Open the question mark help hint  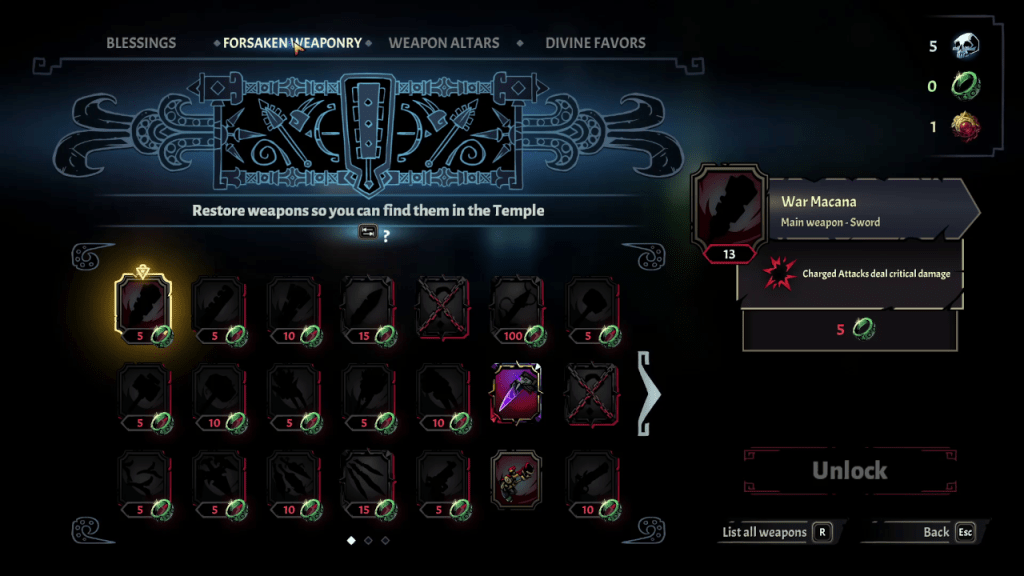pyautogui.click(x=386, y=236)
